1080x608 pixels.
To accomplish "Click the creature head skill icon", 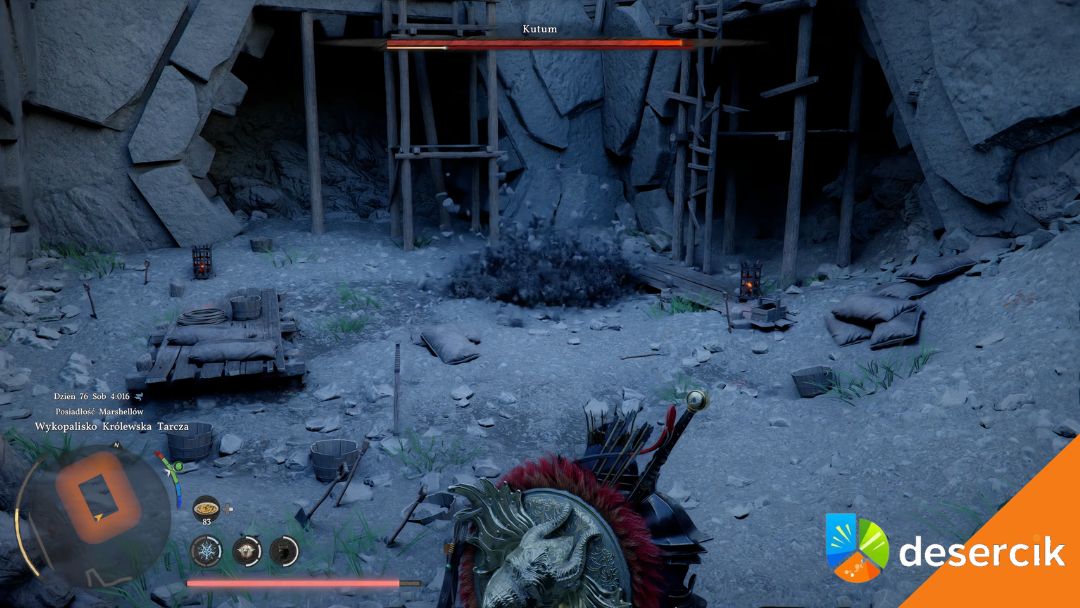I will pos(246,549).
